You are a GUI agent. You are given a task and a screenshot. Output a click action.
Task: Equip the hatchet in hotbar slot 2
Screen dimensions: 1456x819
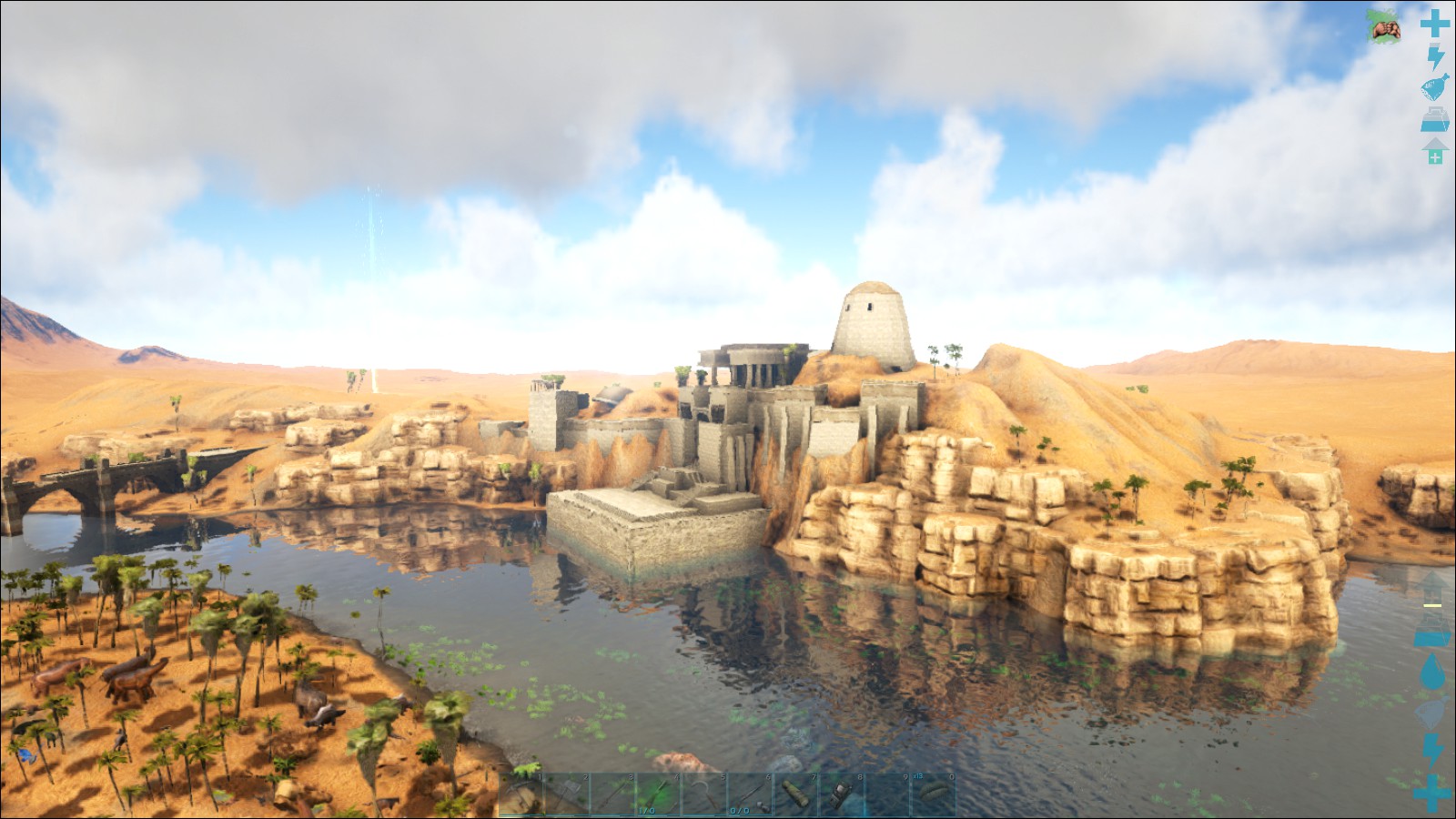[567, 794]
